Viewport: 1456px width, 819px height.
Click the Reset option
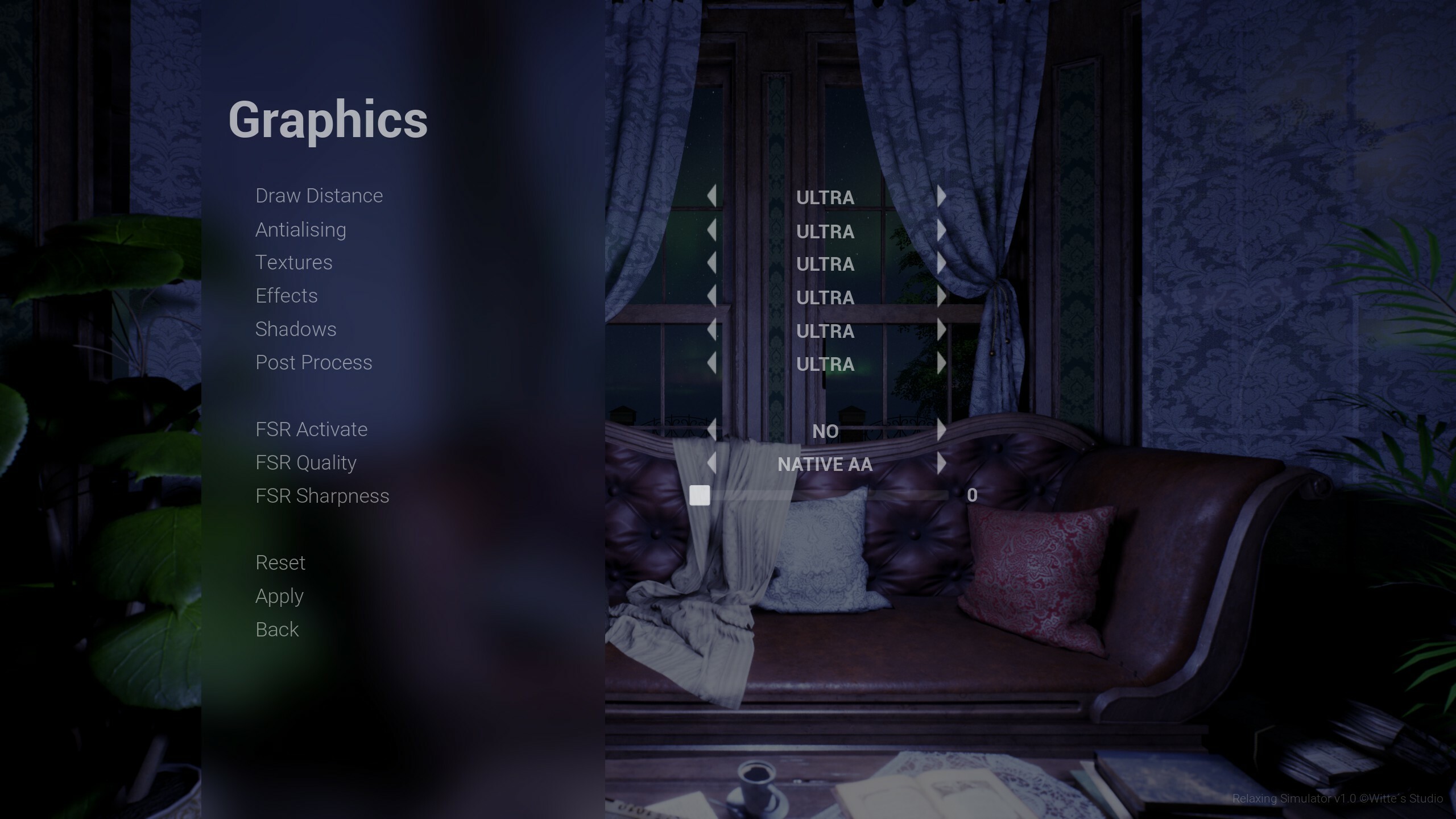(x=280, y=562)
